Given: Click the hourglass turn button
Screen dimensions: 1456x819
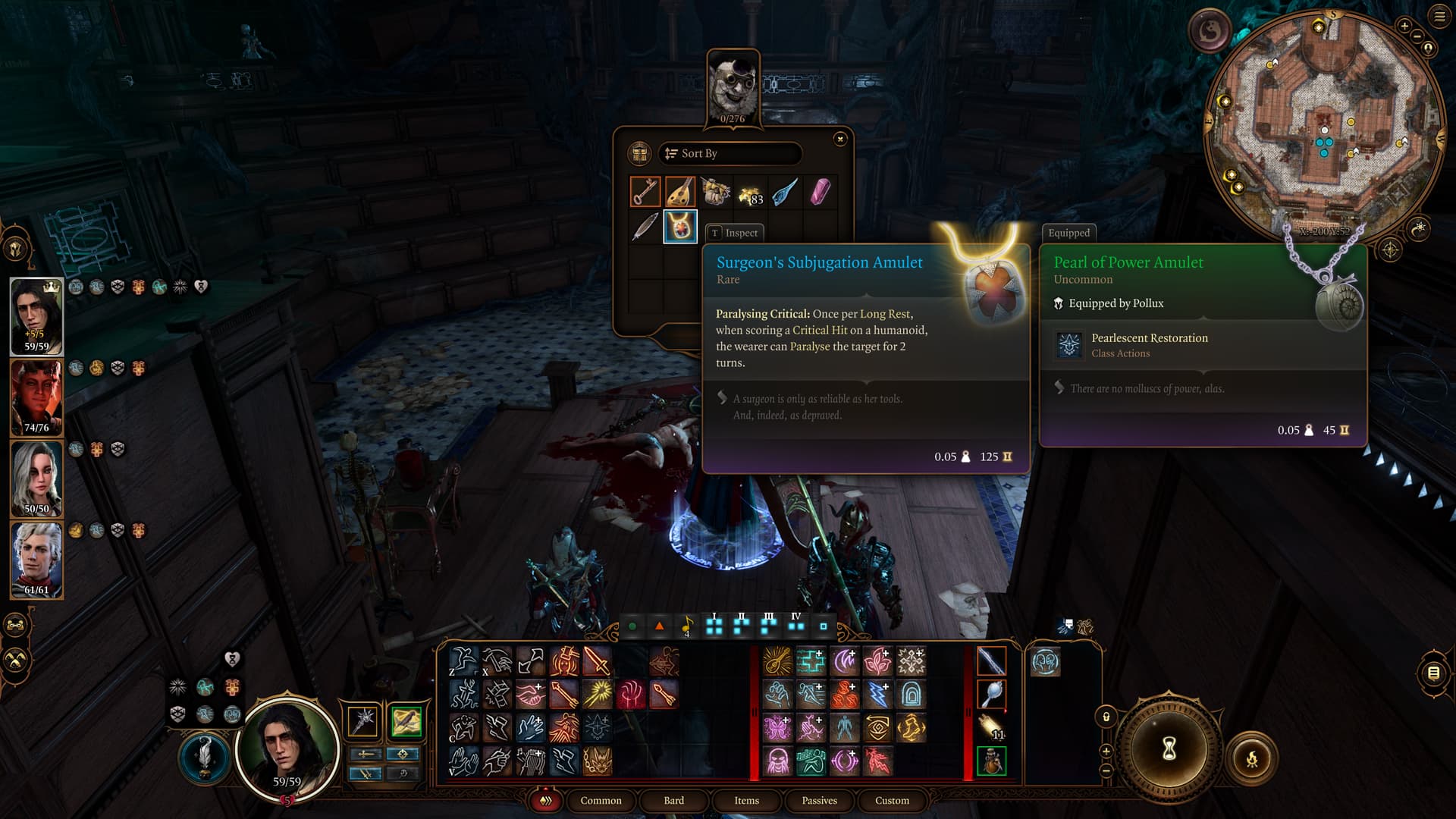Looking at the screenshot, I should click(1169, 749).
